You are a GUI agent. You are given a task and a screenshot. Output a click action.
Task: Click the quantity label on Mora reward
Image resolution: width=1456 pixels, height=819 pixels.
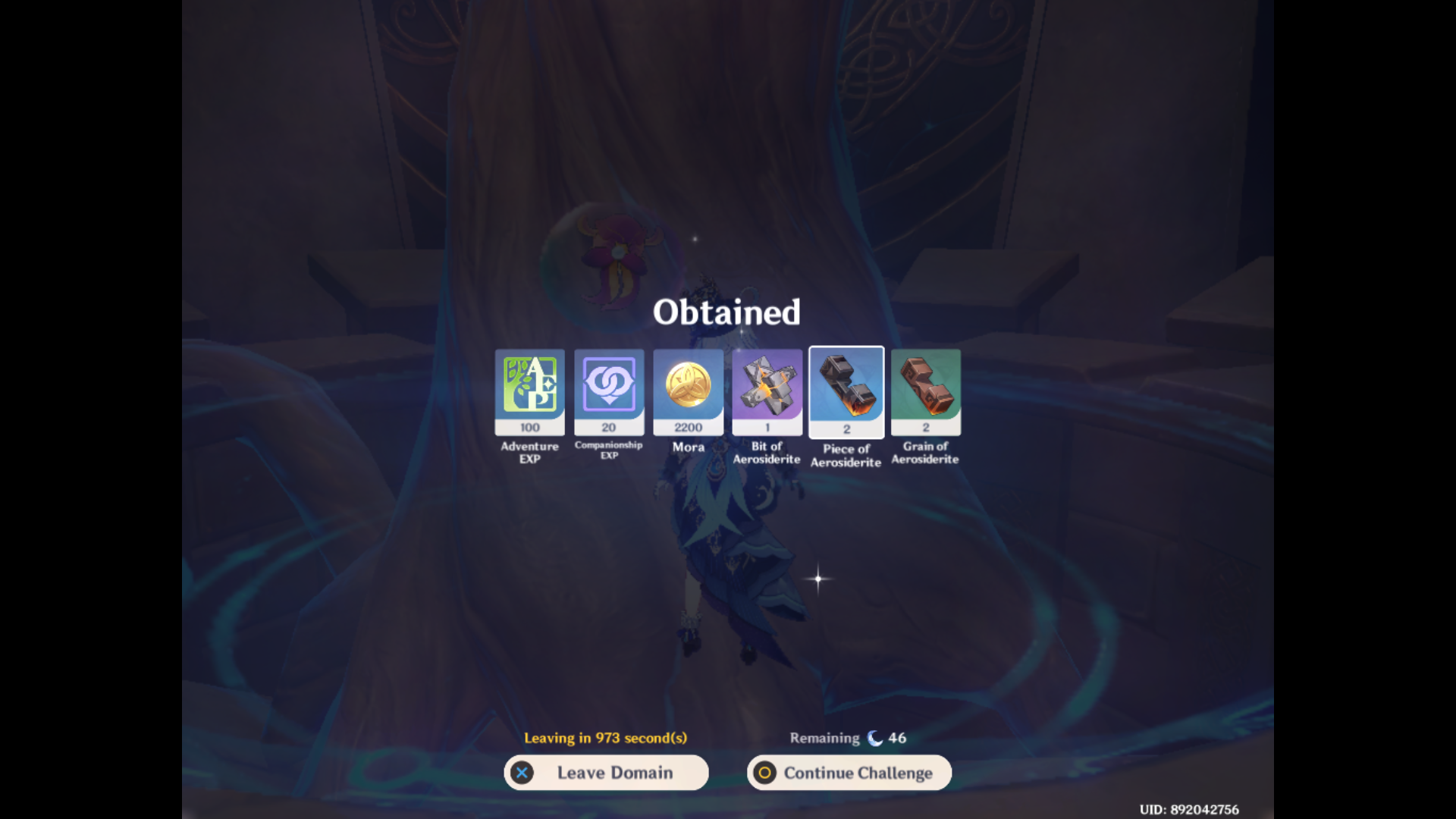point(689,427)
